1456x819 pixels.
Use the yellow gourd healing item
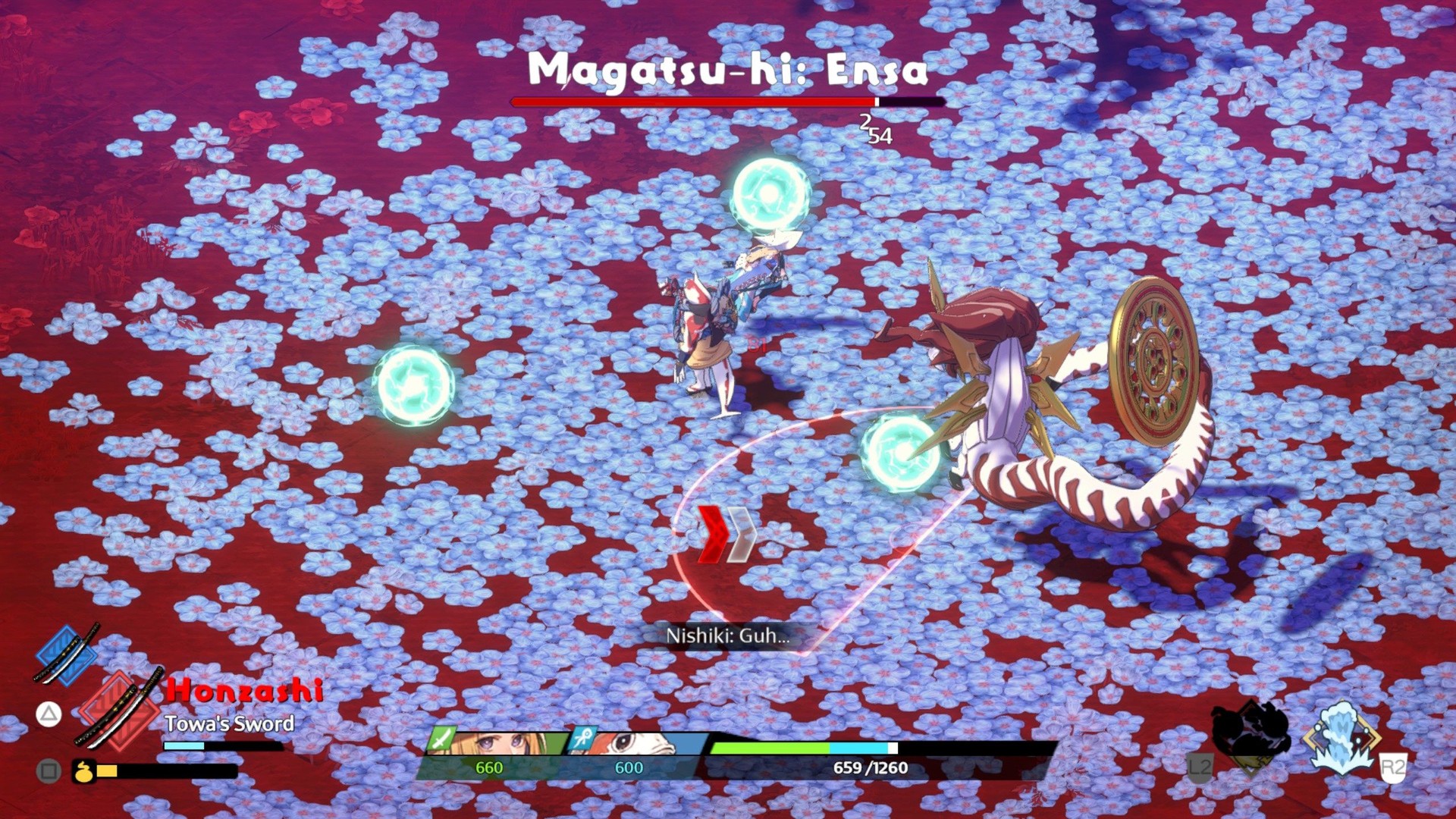tap(83, 771)
